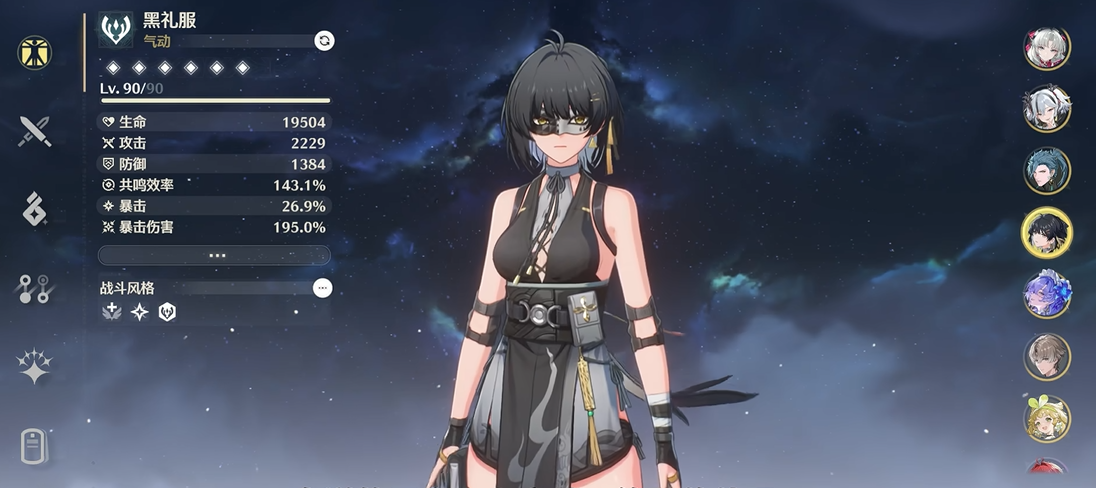Open the bottom card-shaped sidebar tab
Screen dimensions: 1096x488
[x=35, y=446]
